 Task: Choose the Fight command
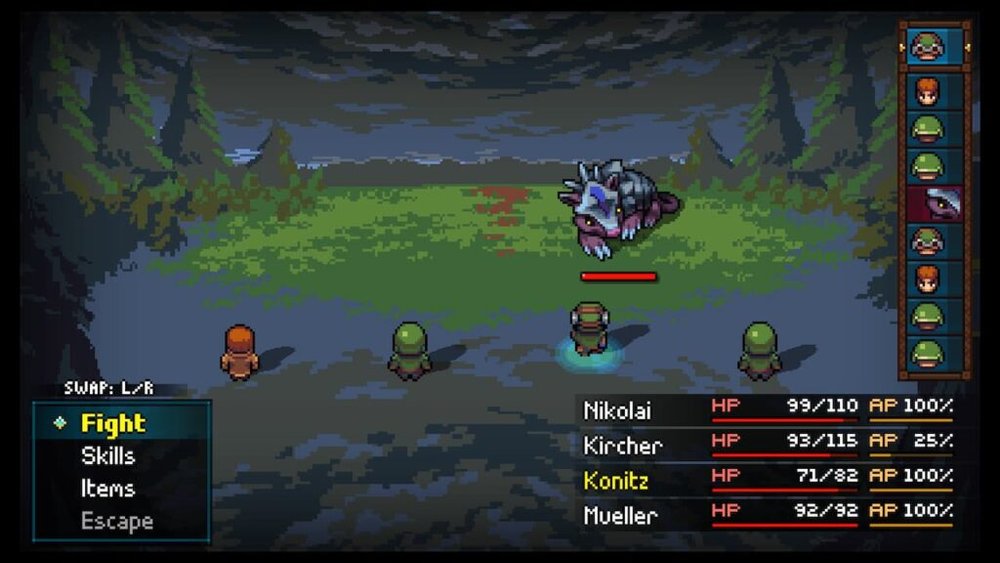pyautogui.click(x=113, y=423)
